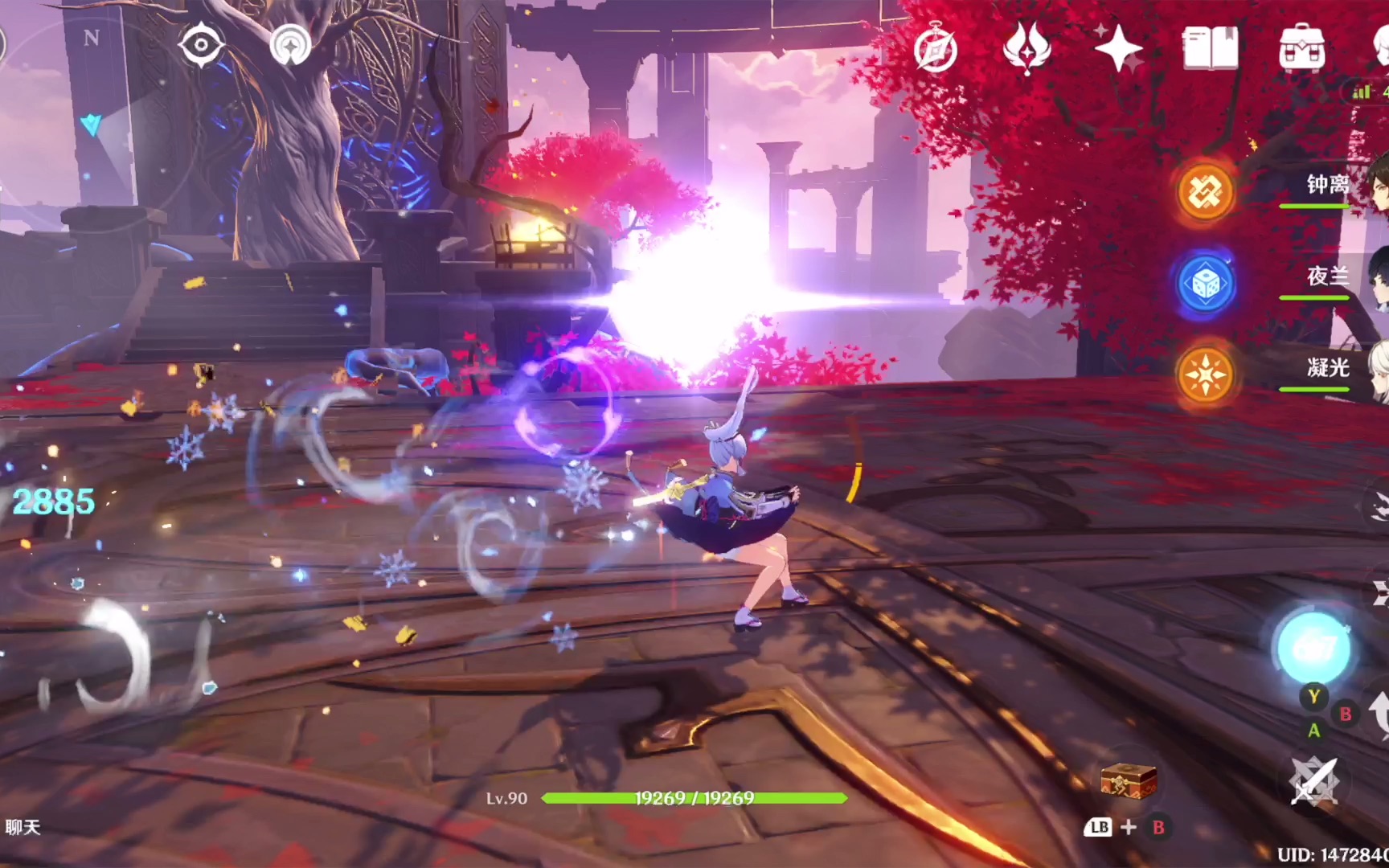This screenshot has height=868, width=1389.
Task: Switch to party member 凝光
Action: (x=1326, y=369)
